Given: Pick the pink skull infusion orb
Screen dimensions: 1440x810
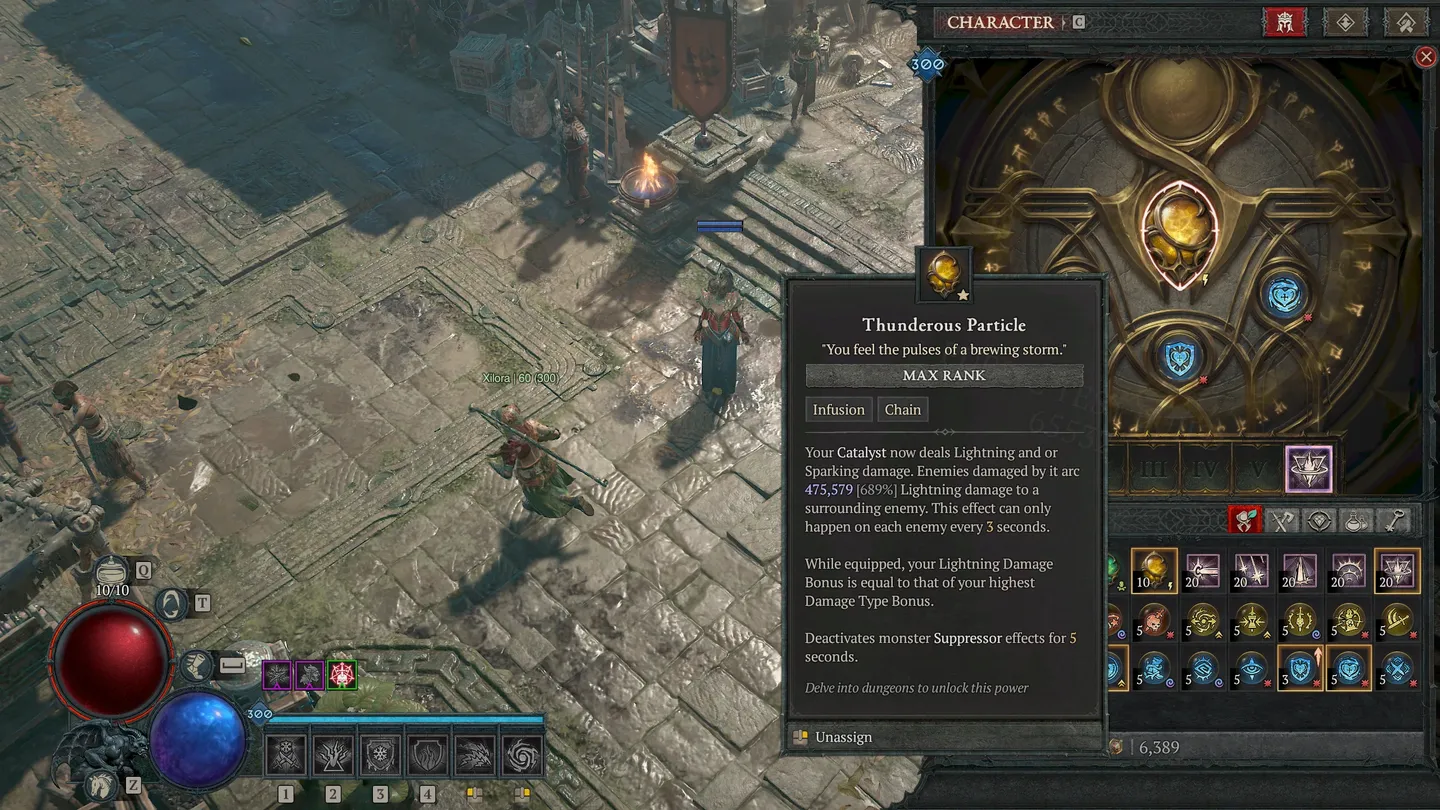Looking at the screenshot, I should (1153, 620).
